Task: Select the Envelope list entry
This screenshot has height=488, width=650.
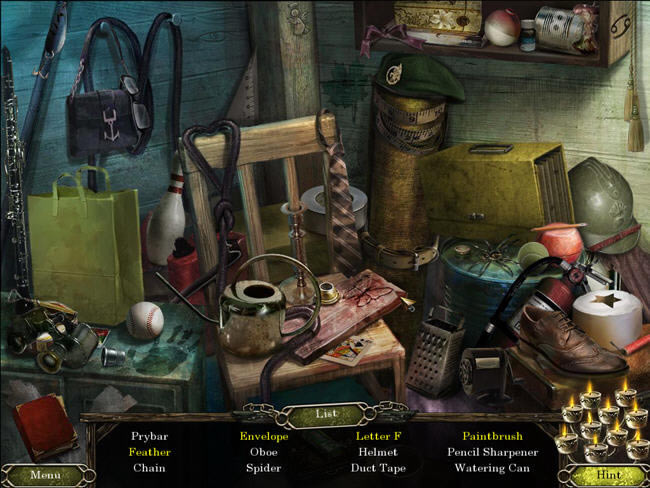Action: coord(263,437)
